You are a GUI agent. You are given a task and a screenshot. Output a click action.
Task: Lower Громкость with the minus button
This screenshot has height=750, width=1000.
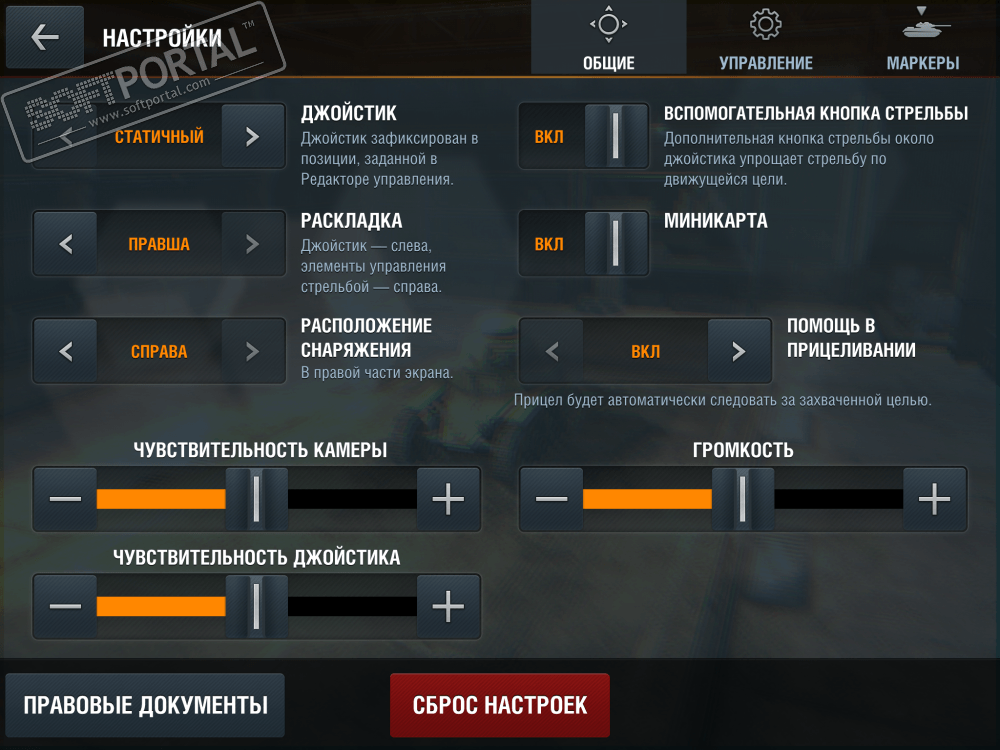tap(552, 498)
